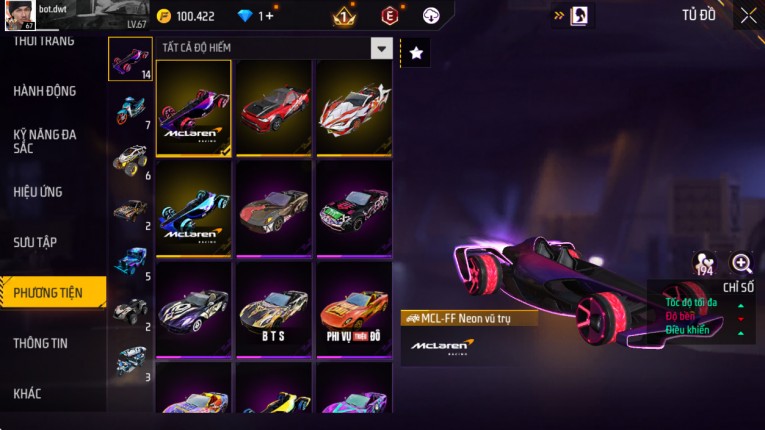The height and width of the screenshot is (430, 765).
Task: Open the bot.dwt player profile
Action: 18,15
